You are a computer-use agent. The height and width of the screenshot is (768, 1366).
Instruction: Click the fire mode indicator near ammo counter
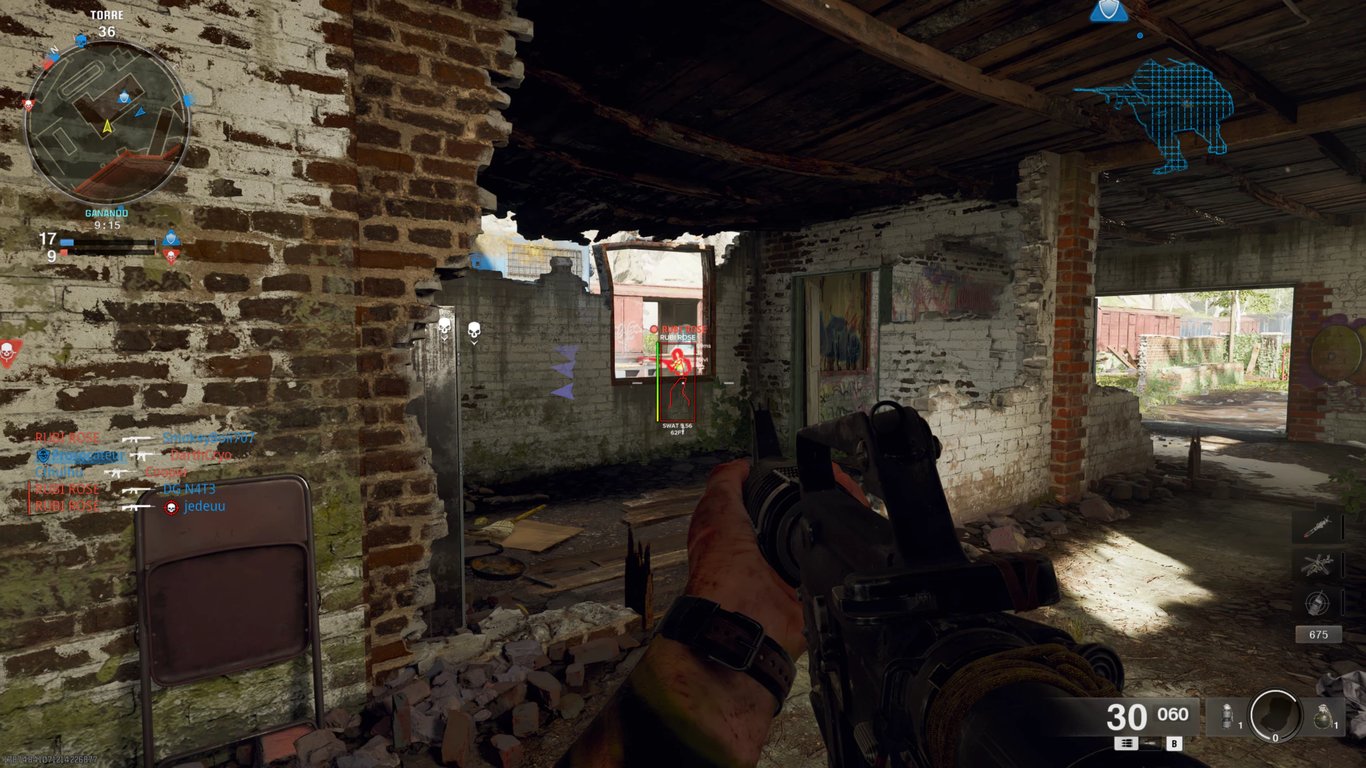[x=1126, y=744]
